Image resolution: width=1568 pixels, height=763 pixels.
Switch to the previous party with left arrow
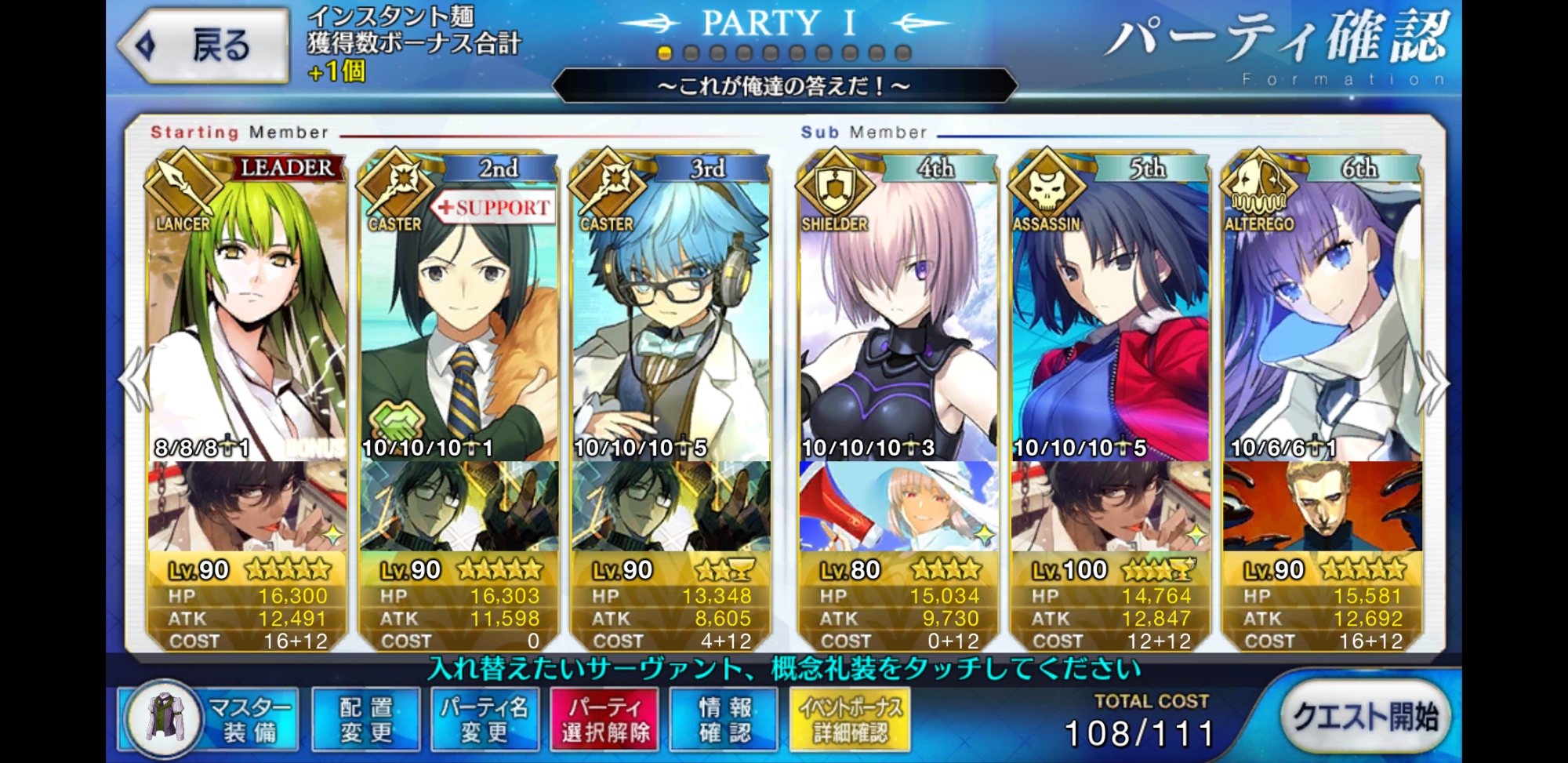pos(135,380)
